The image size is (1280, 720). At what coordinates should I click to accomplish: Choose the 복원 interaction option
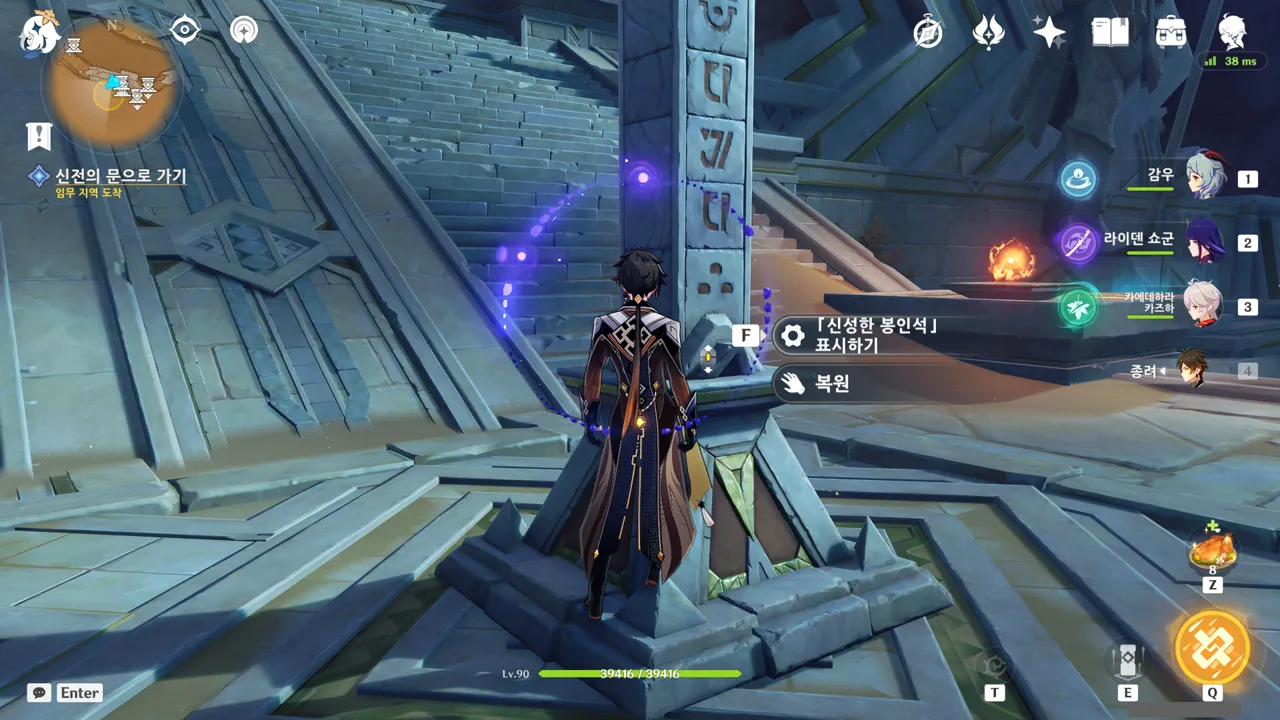pyautogui.click(x=860, y=383)
